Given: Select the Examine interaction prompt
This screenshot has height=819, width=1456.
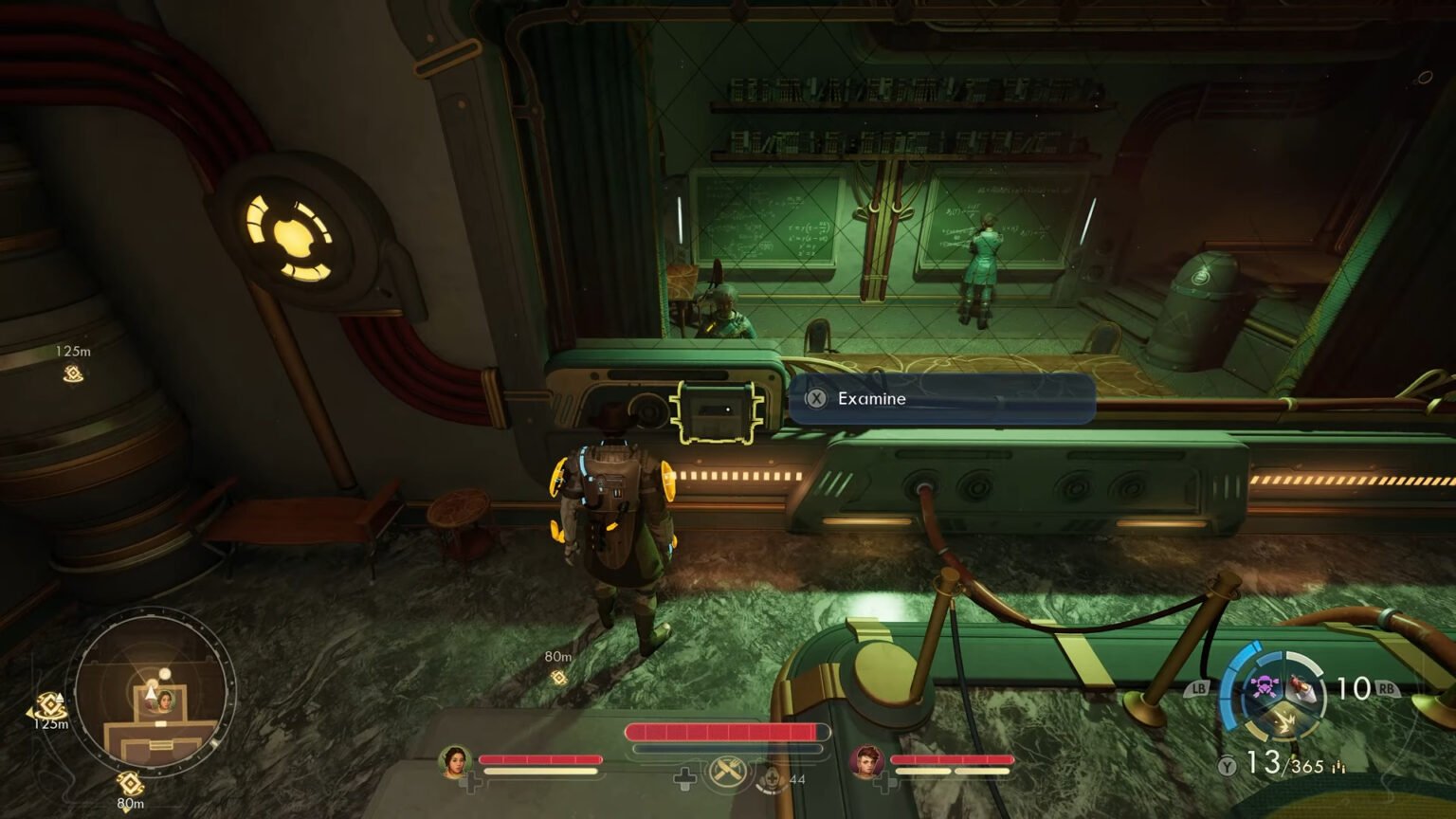Looking at the screenshot, I should [x=941, y=399].
